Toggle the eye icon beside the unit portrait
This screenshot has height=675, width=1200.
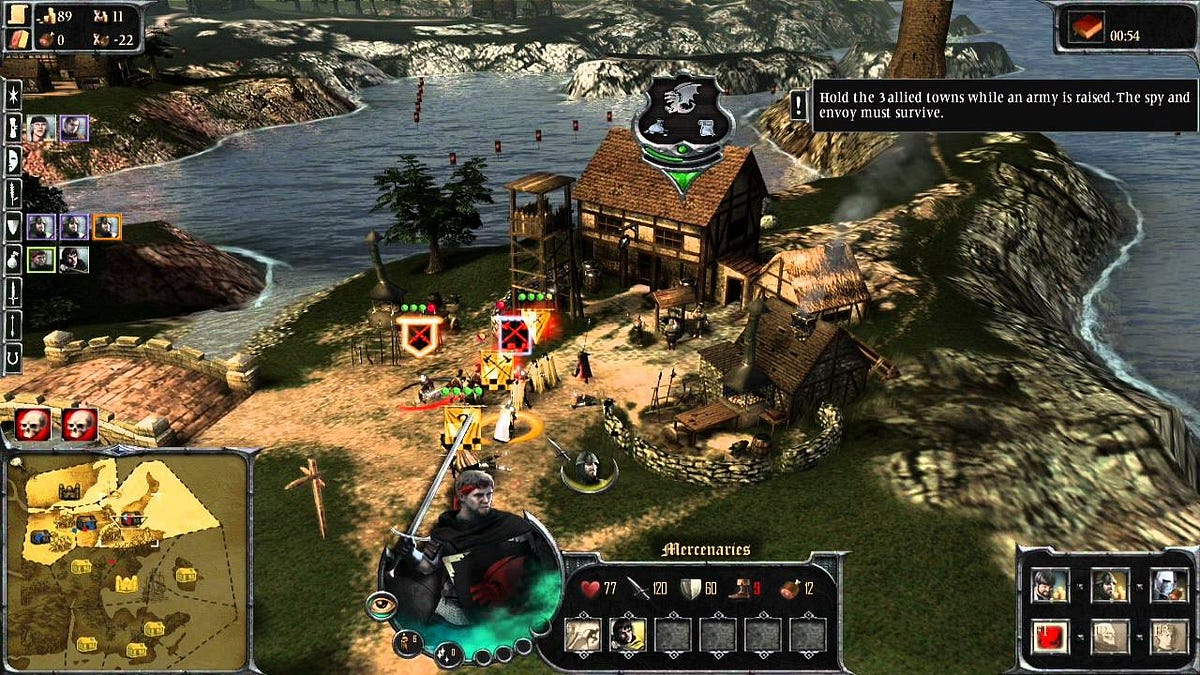(380, 604)
